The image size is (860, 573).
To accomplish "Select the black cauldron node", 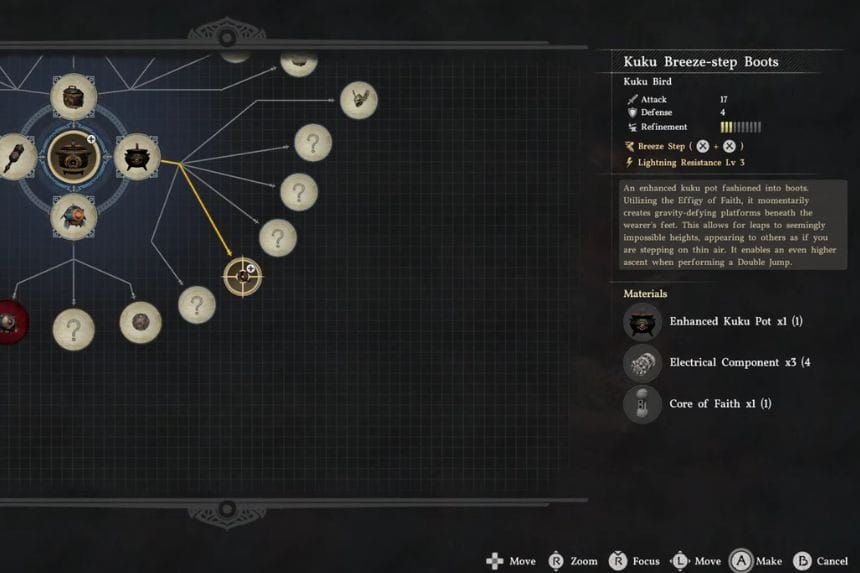I will pyautogui.click(x=137, y=157).
